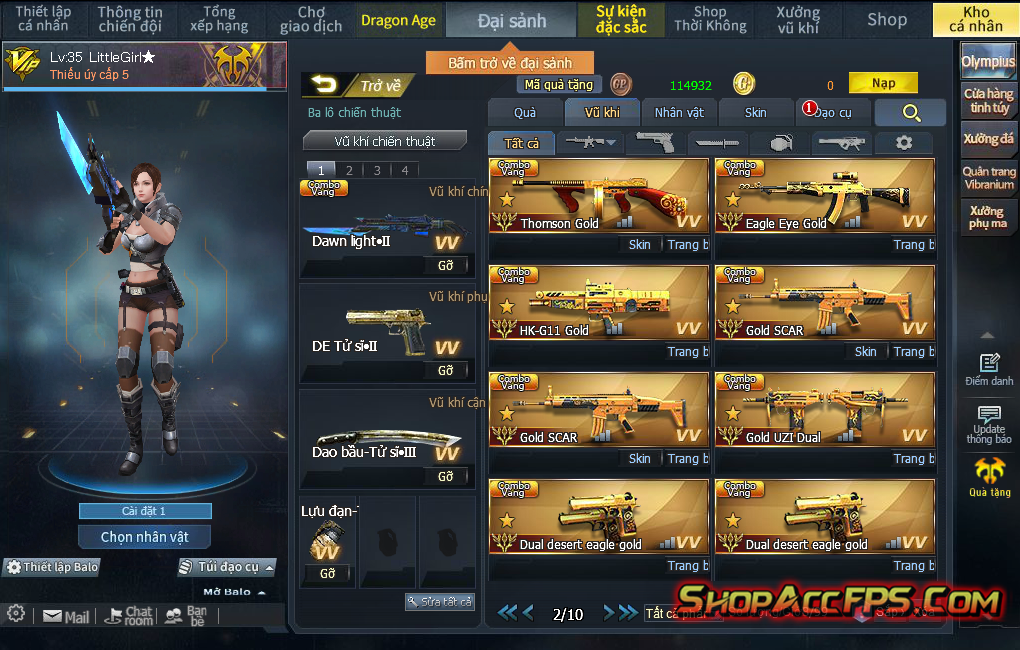This screenshot has height=650, width=1020.
Task: Select the Thomson Gold weapon
Action: pyautogui.click(x=598, y=195)
